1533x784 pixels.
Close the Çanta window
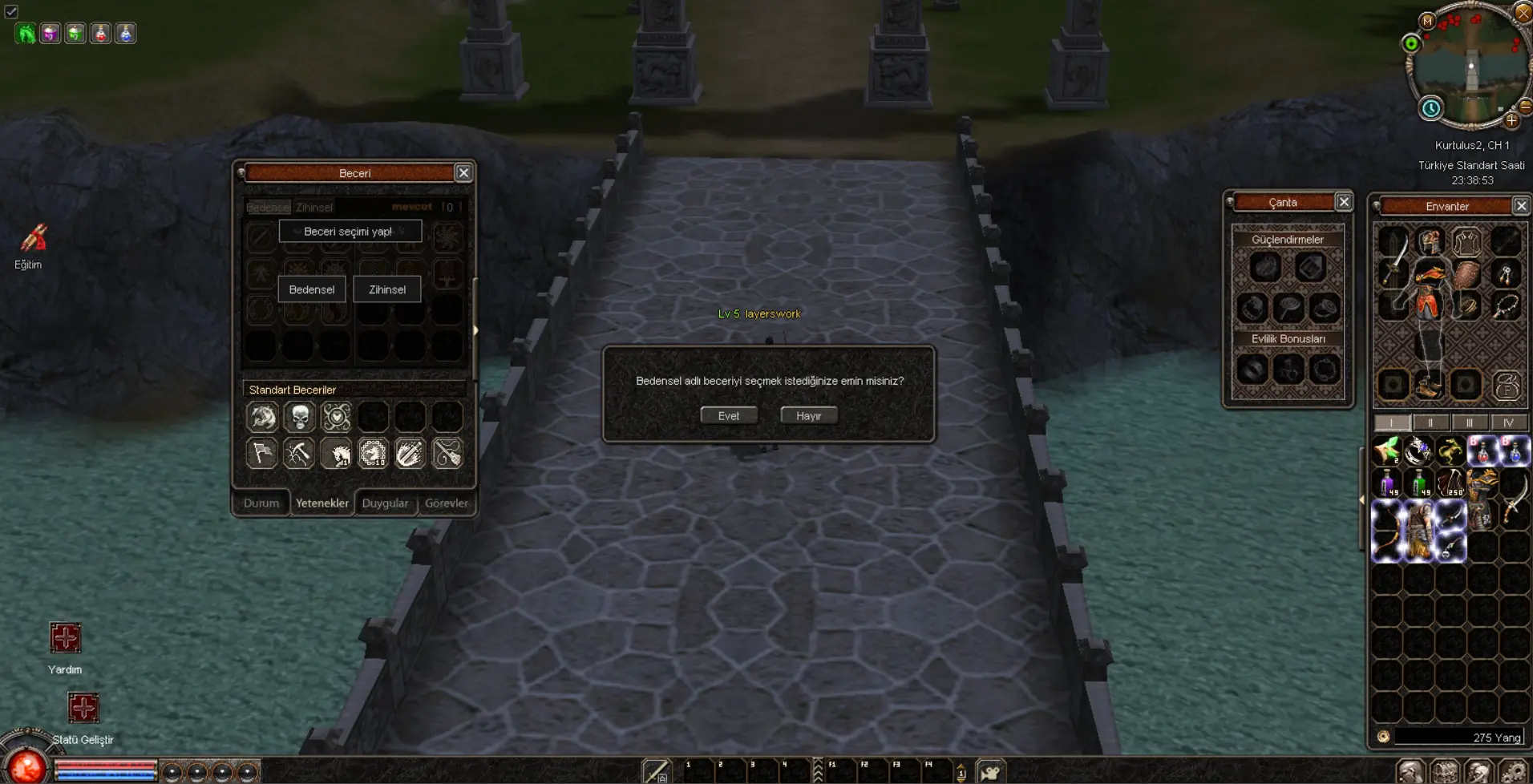coord(1344,202)
